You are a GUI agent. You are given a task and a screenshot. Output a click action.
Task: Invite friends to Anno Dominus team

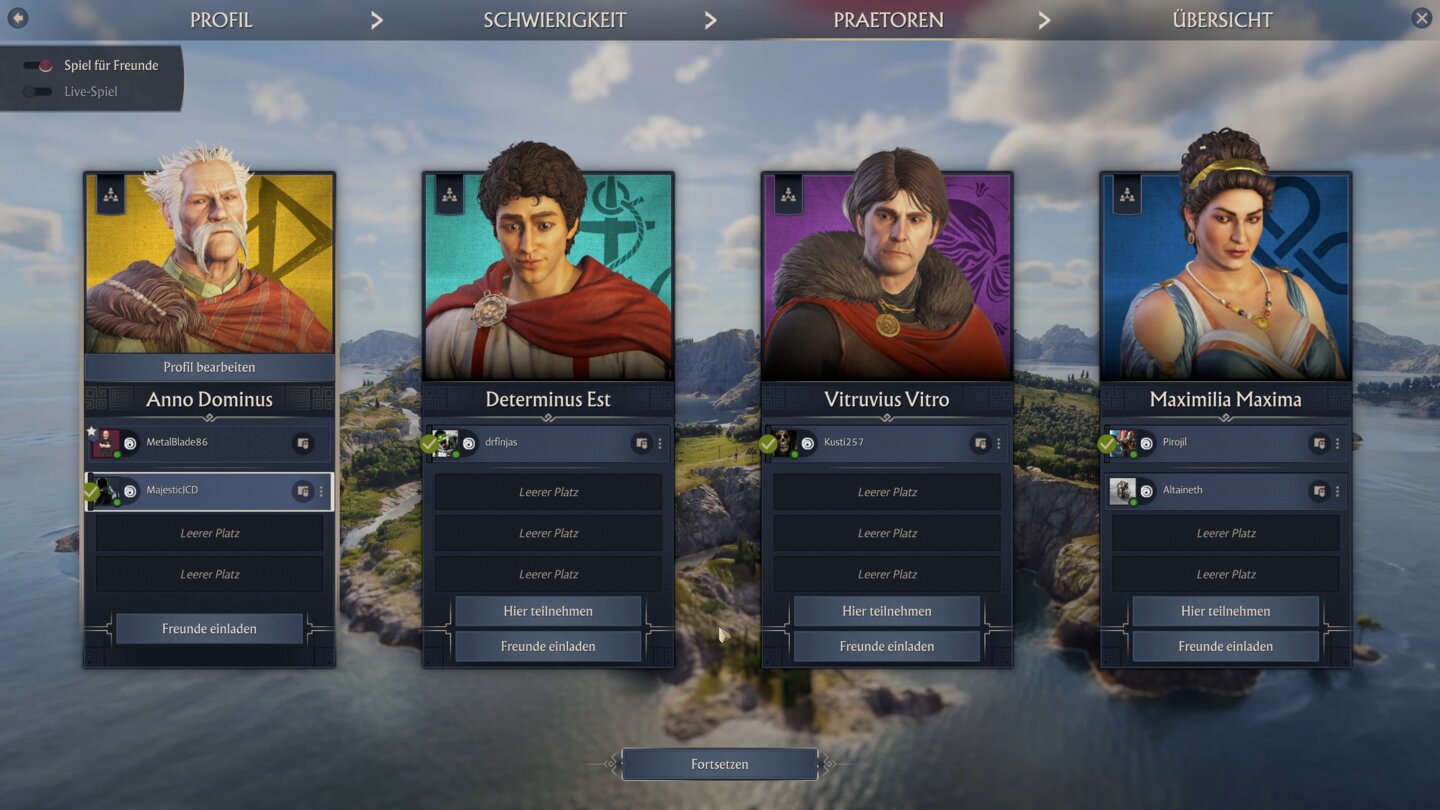tap(209, 629)
